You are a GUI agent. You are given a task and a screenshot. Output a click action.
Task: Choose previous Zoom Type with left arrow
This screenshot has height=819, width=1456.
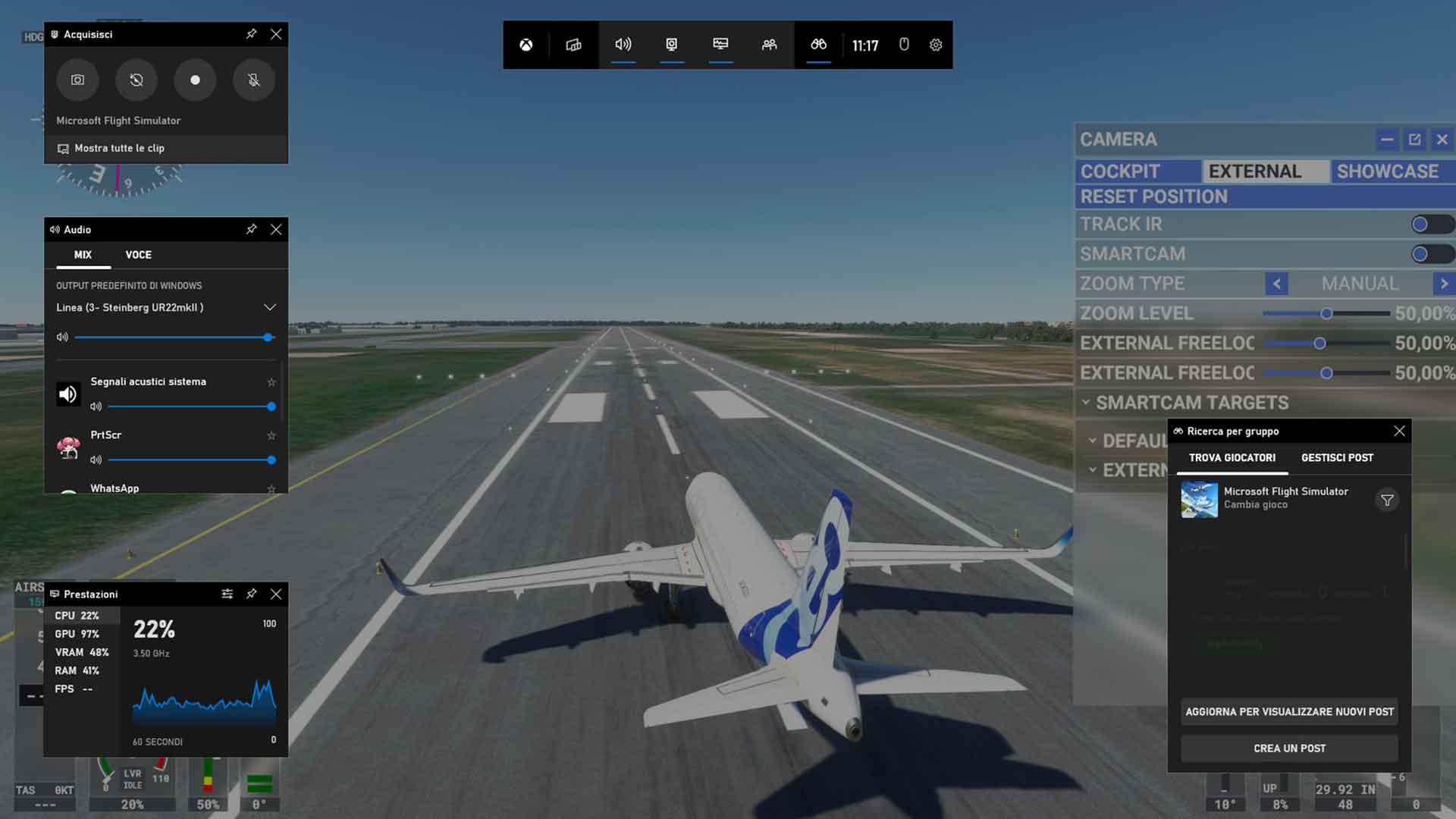tap(1276, 284)
